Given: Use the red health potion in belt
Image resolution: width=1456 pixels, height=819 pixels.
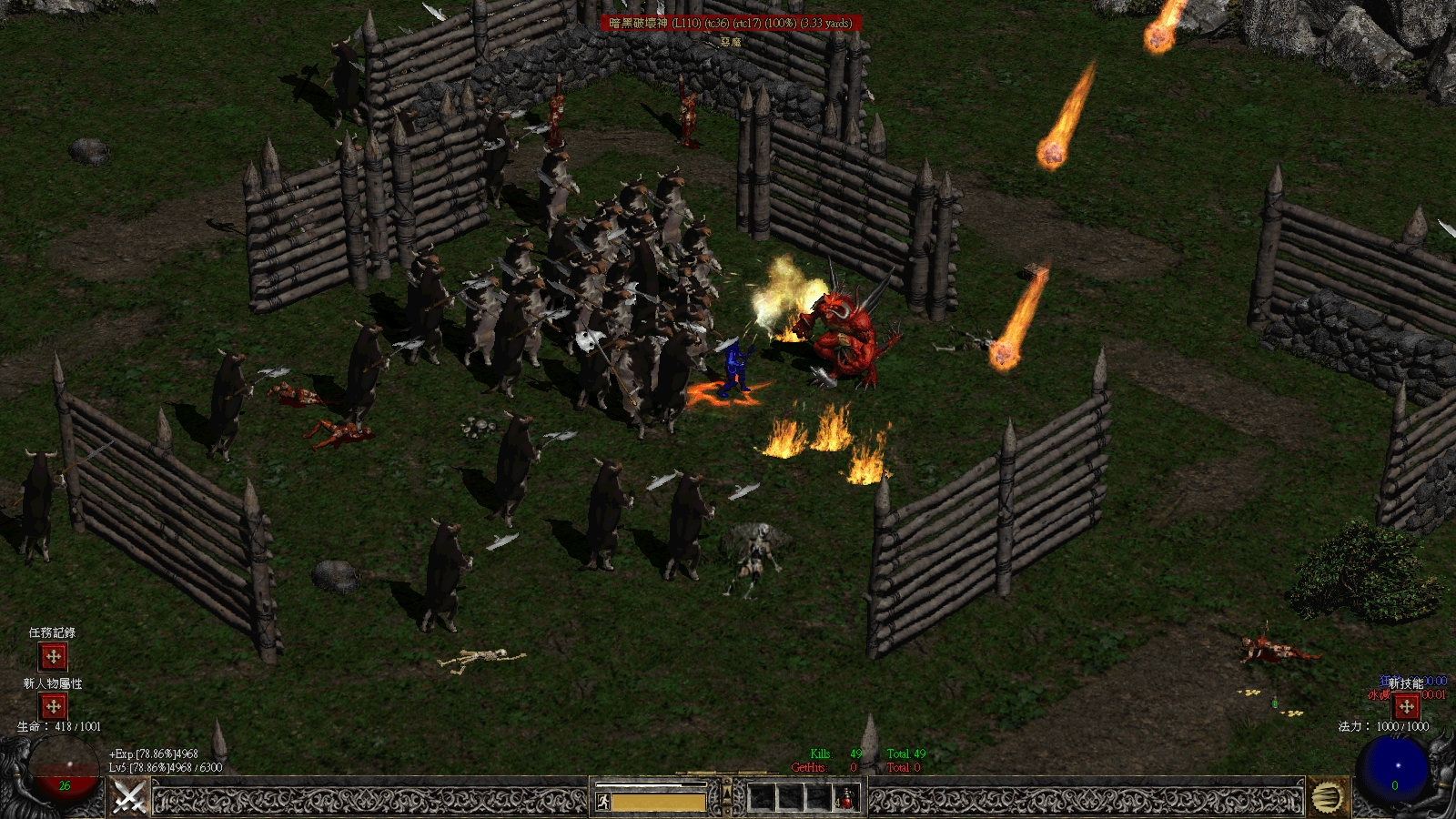Looking at the screenshot, I should [x=846, y=799].
